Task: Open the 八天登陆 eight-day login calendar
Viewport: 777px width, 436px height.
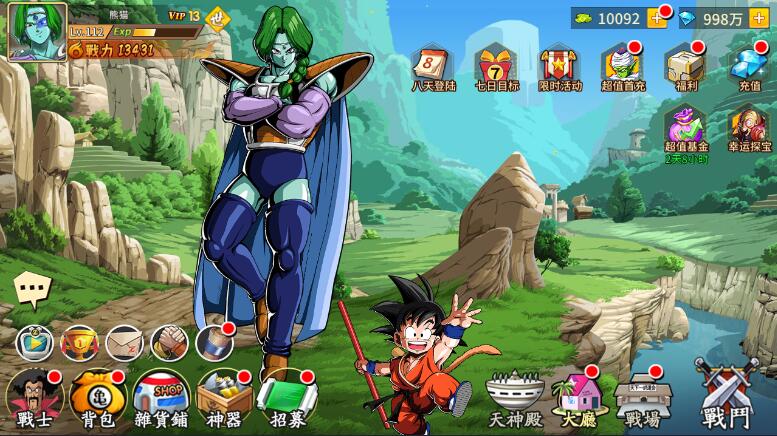Action: [x=433, y=68]
